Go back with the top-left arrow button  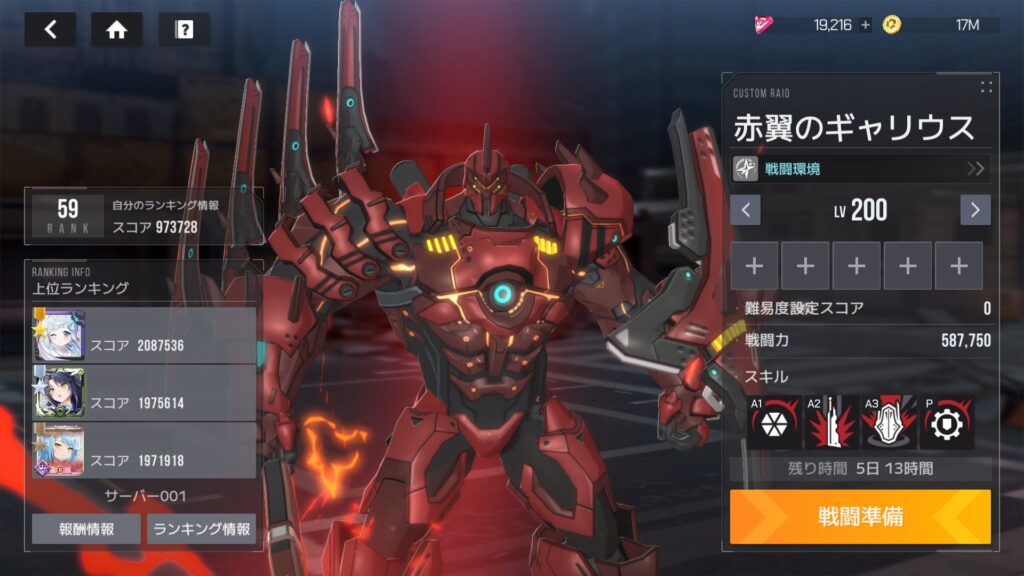(x=50, y=29)
